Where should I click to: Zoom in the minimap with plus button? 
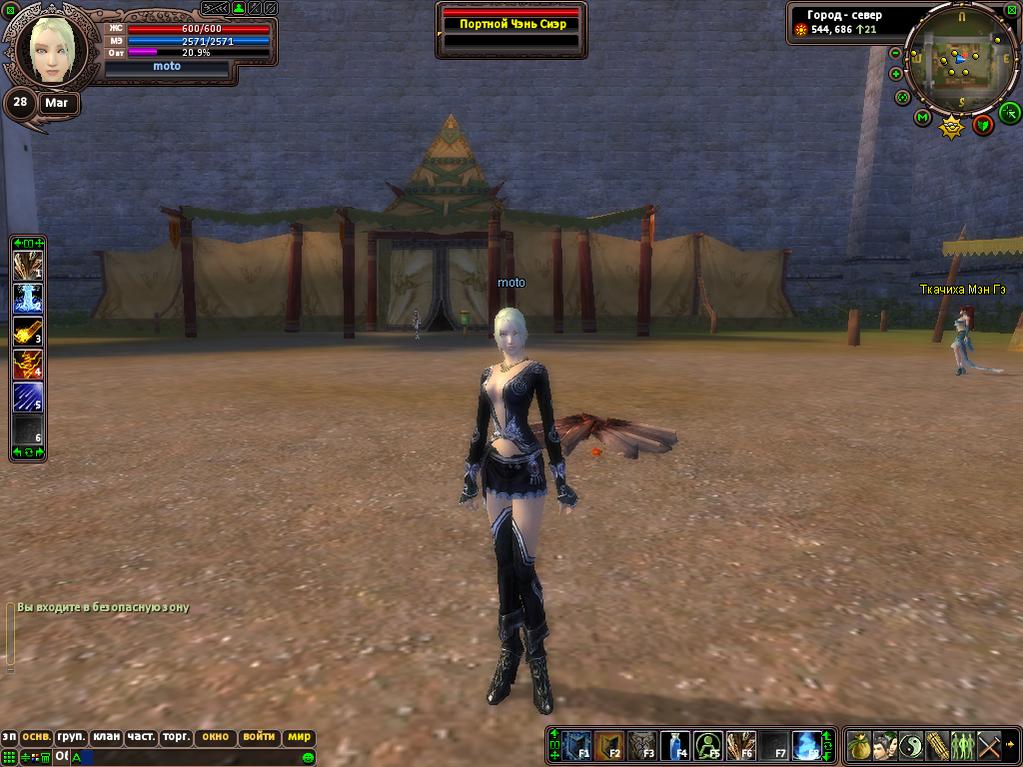pos(896,74)
